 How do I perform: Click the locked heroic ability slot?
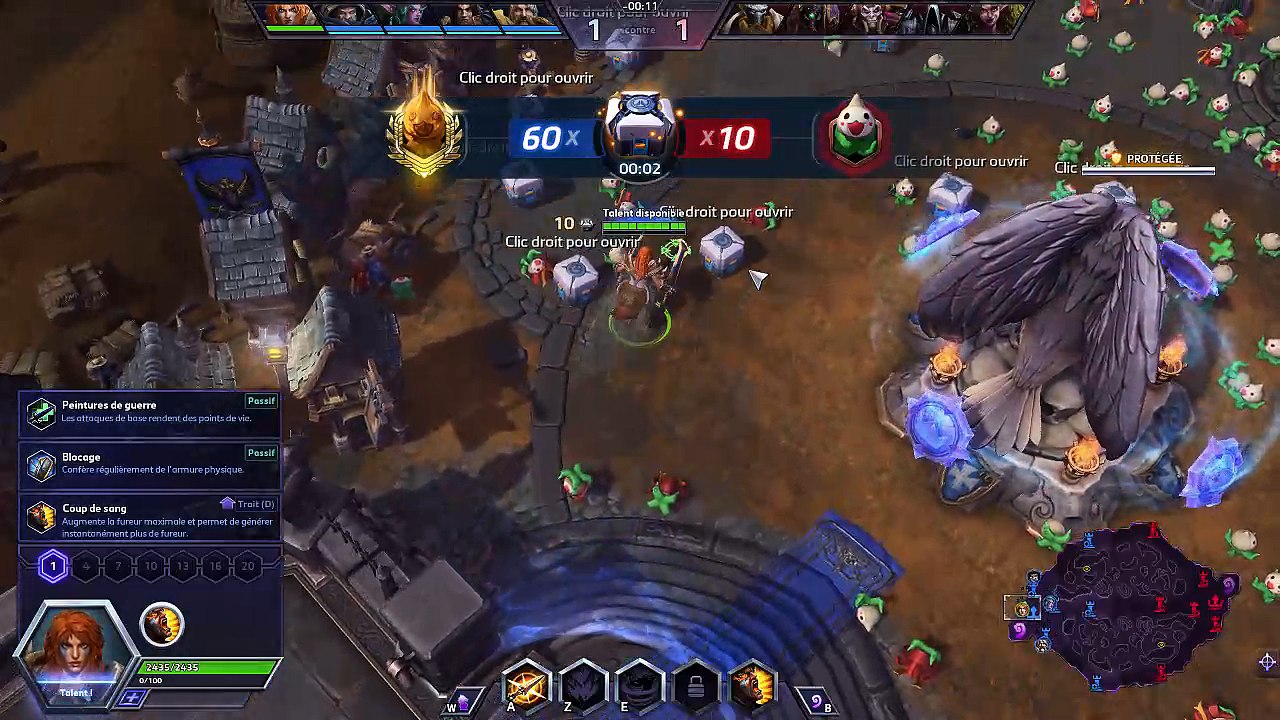(696, 685)
